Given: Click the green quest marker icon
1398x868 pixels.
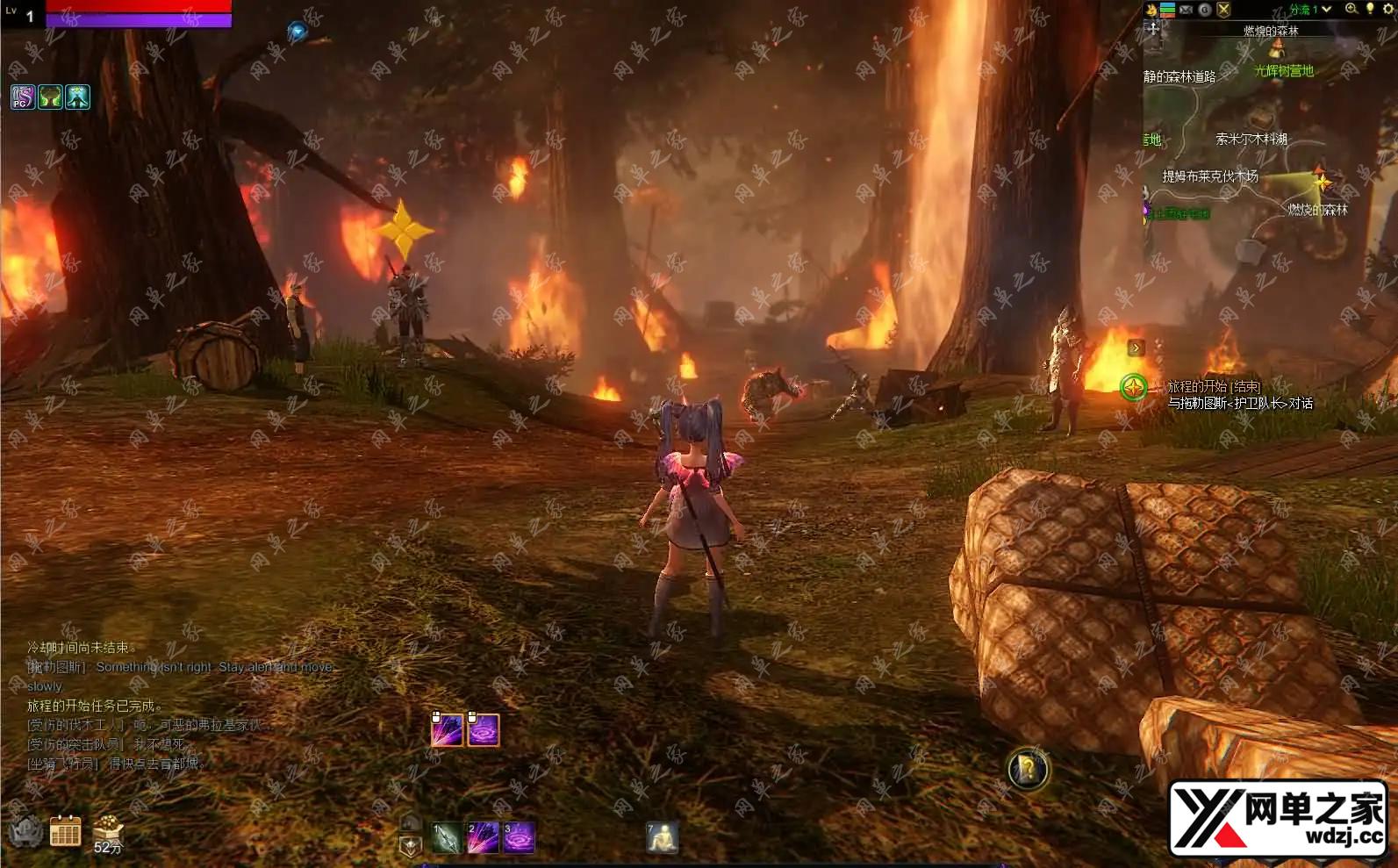Looking at the screenshot, I should coord(1134,387).
